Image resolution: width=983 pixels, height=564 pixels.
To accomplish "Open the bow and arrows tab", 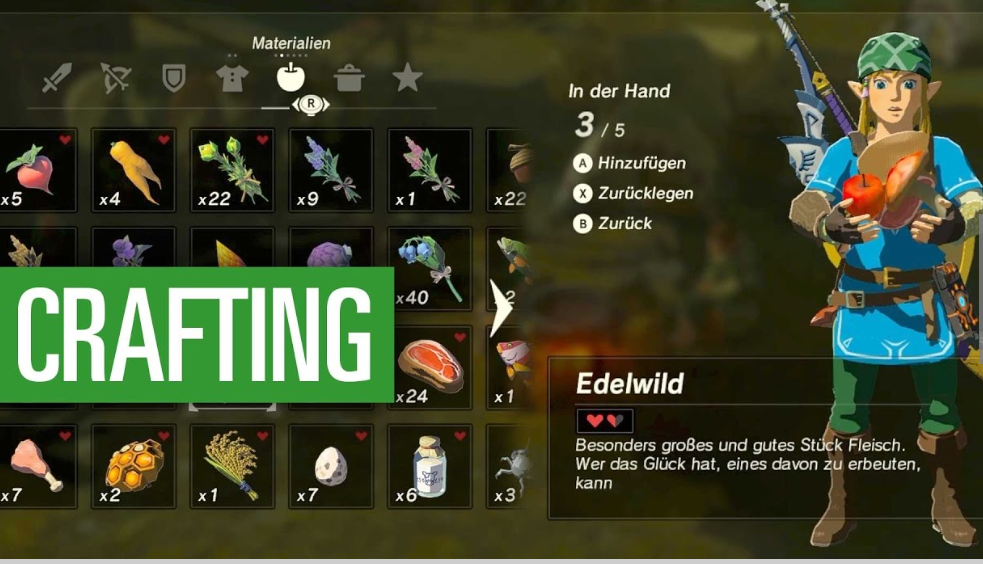I will pos(115,77).
